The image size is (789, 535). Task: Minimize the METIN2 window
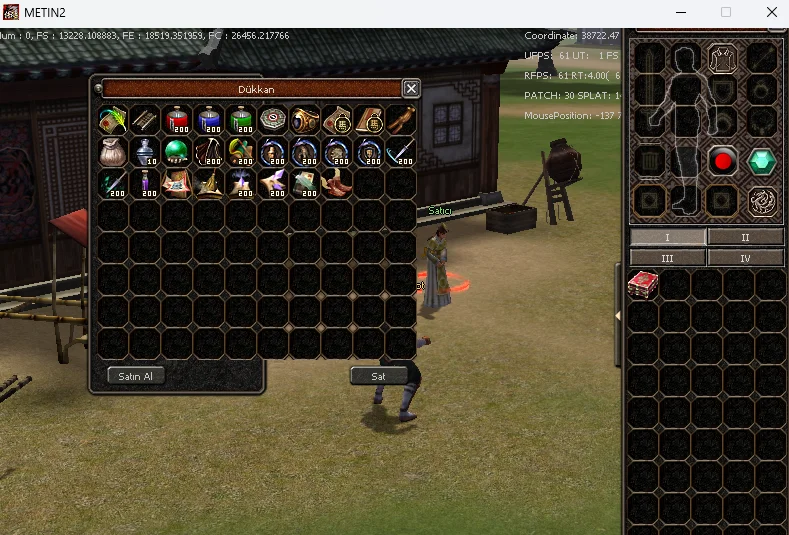680,12
